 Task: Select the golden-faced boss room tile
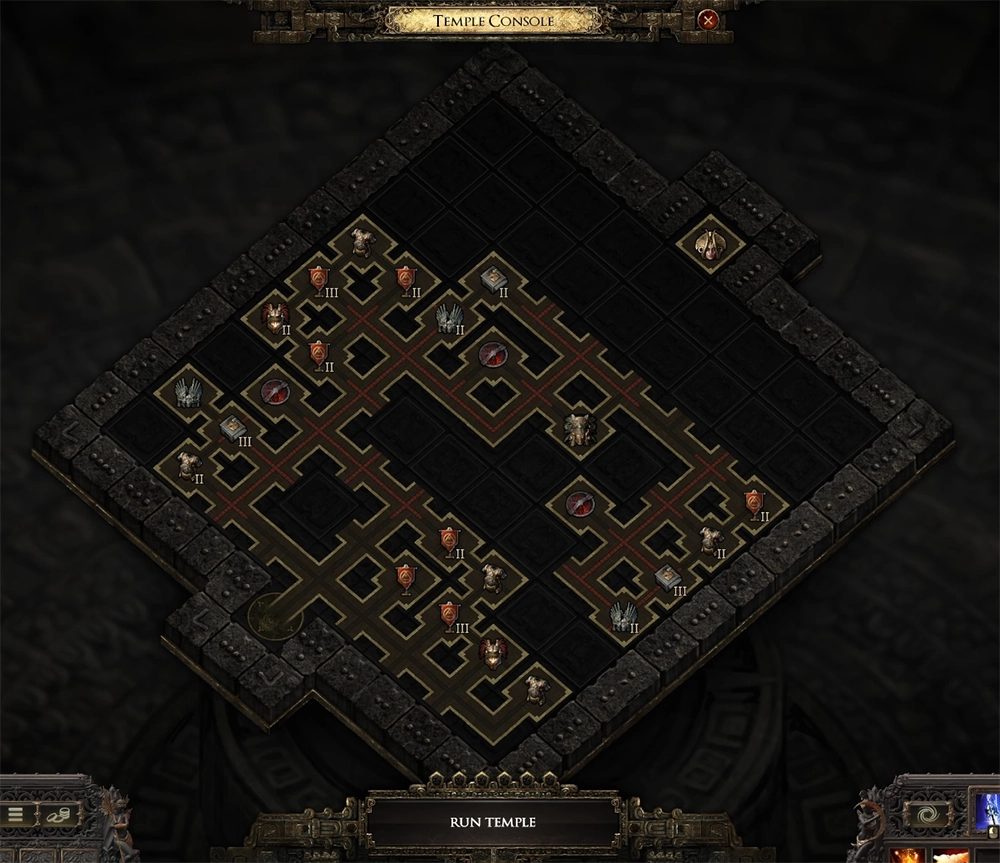[x=709, y=243]
